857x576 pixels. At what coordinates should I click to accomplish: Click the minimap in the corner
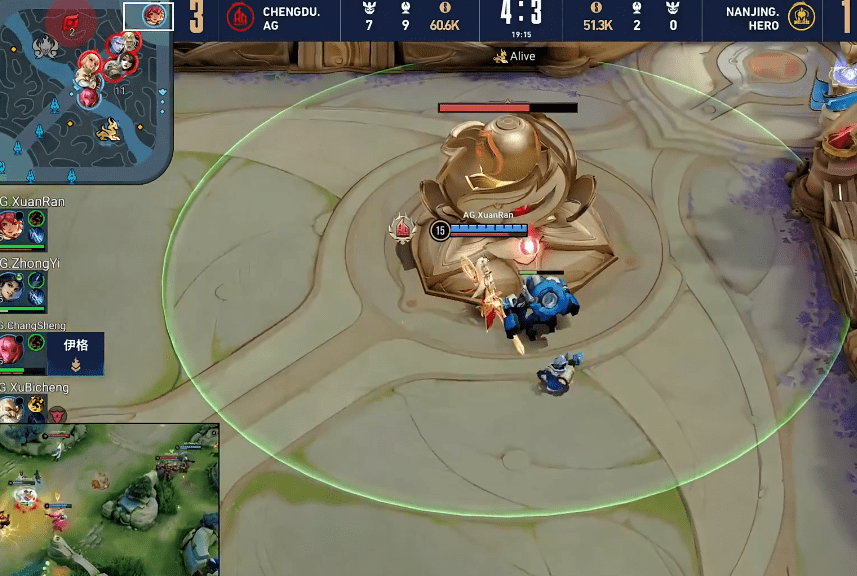click(86, 92)
